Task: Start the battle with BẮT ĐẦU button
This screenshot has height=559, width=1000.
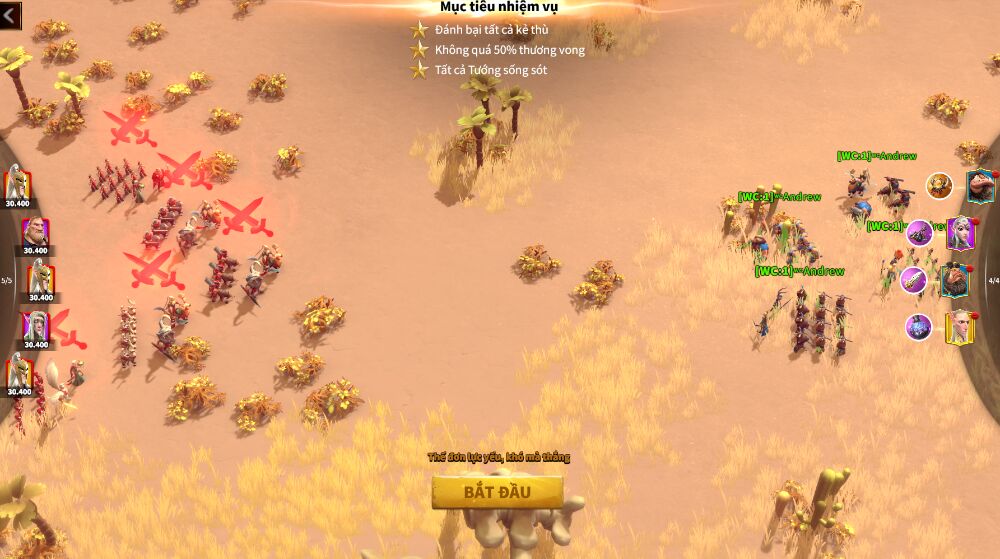Action: [x=497, y=491]
